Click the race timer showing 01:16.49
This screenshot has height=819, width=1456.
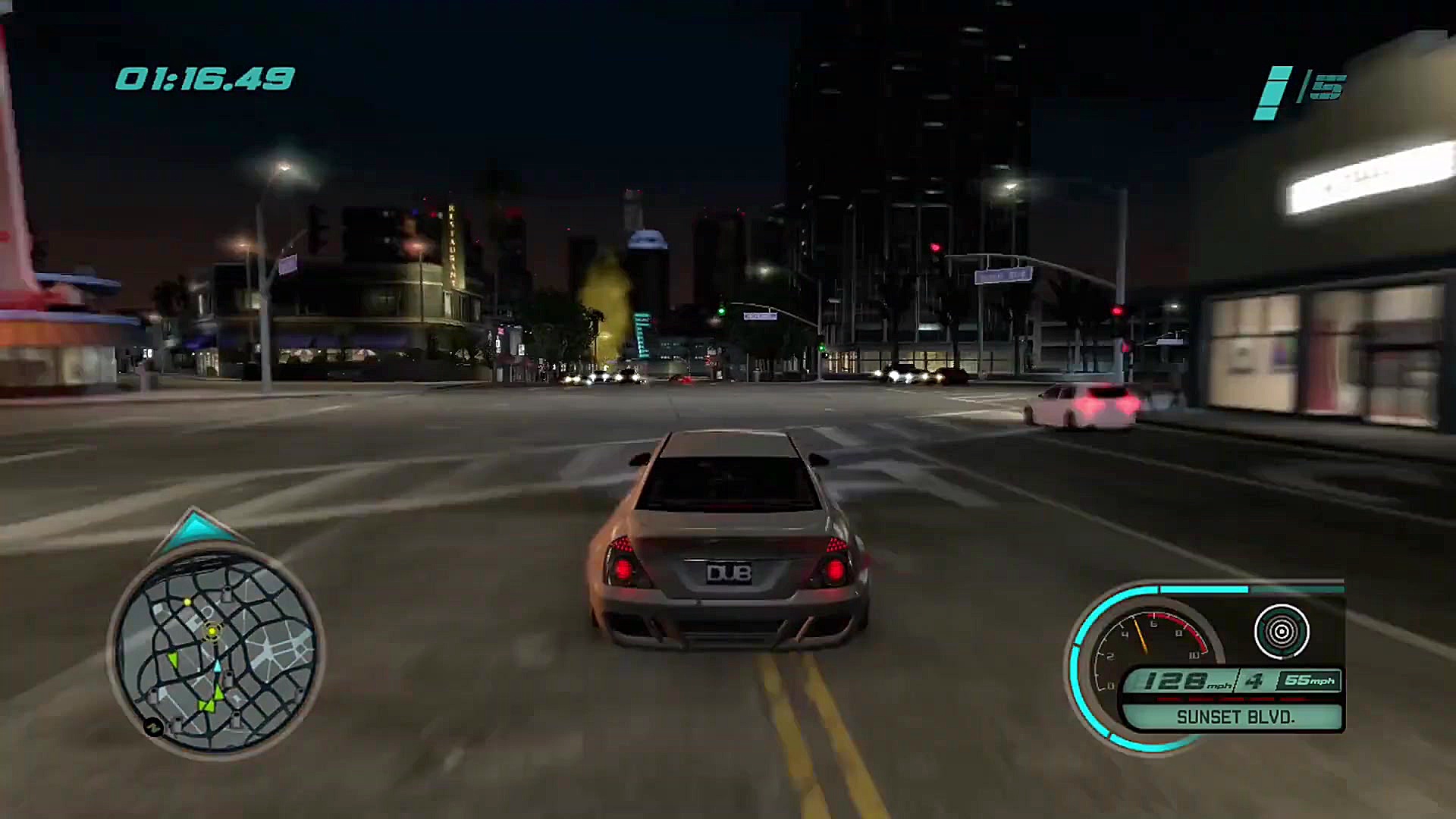click(201, 76)
